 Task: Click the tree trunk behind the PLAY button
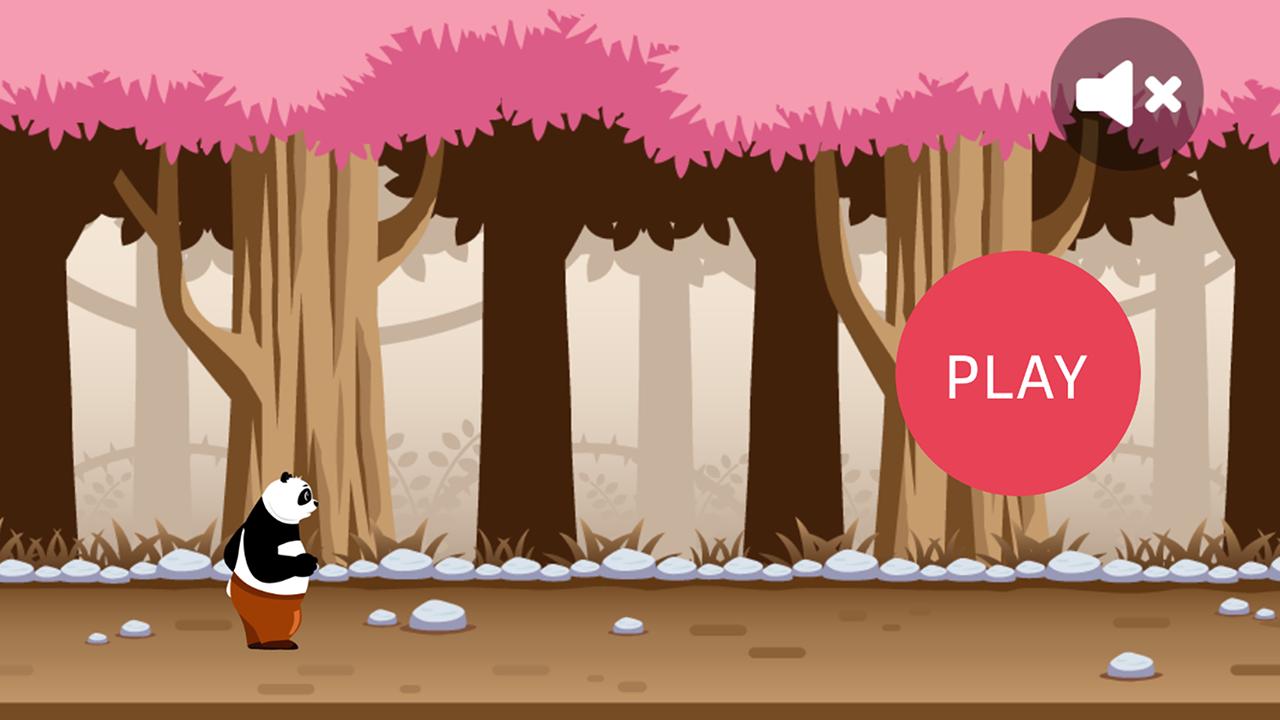(x=910, y=470)
